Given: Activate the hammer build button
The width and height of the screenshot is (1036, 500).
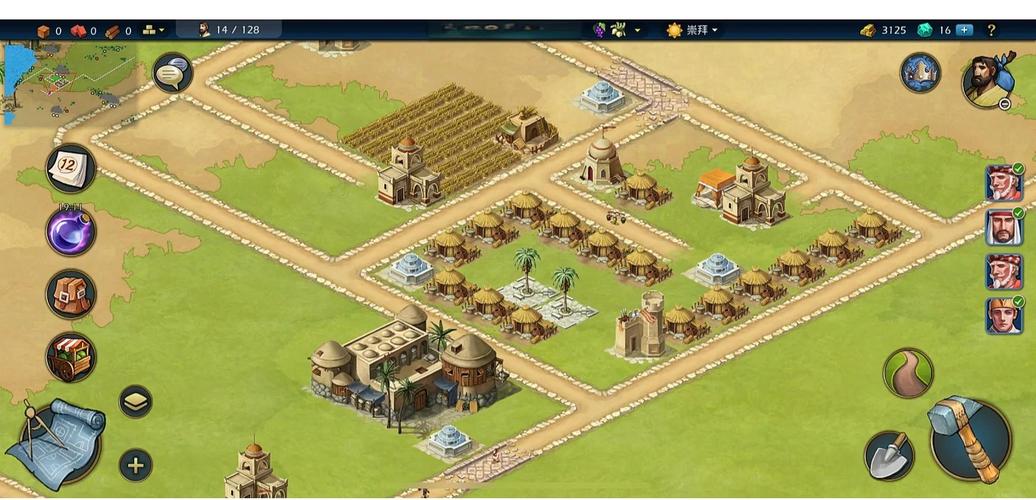Looking at the screenshot, I should 969,439.
